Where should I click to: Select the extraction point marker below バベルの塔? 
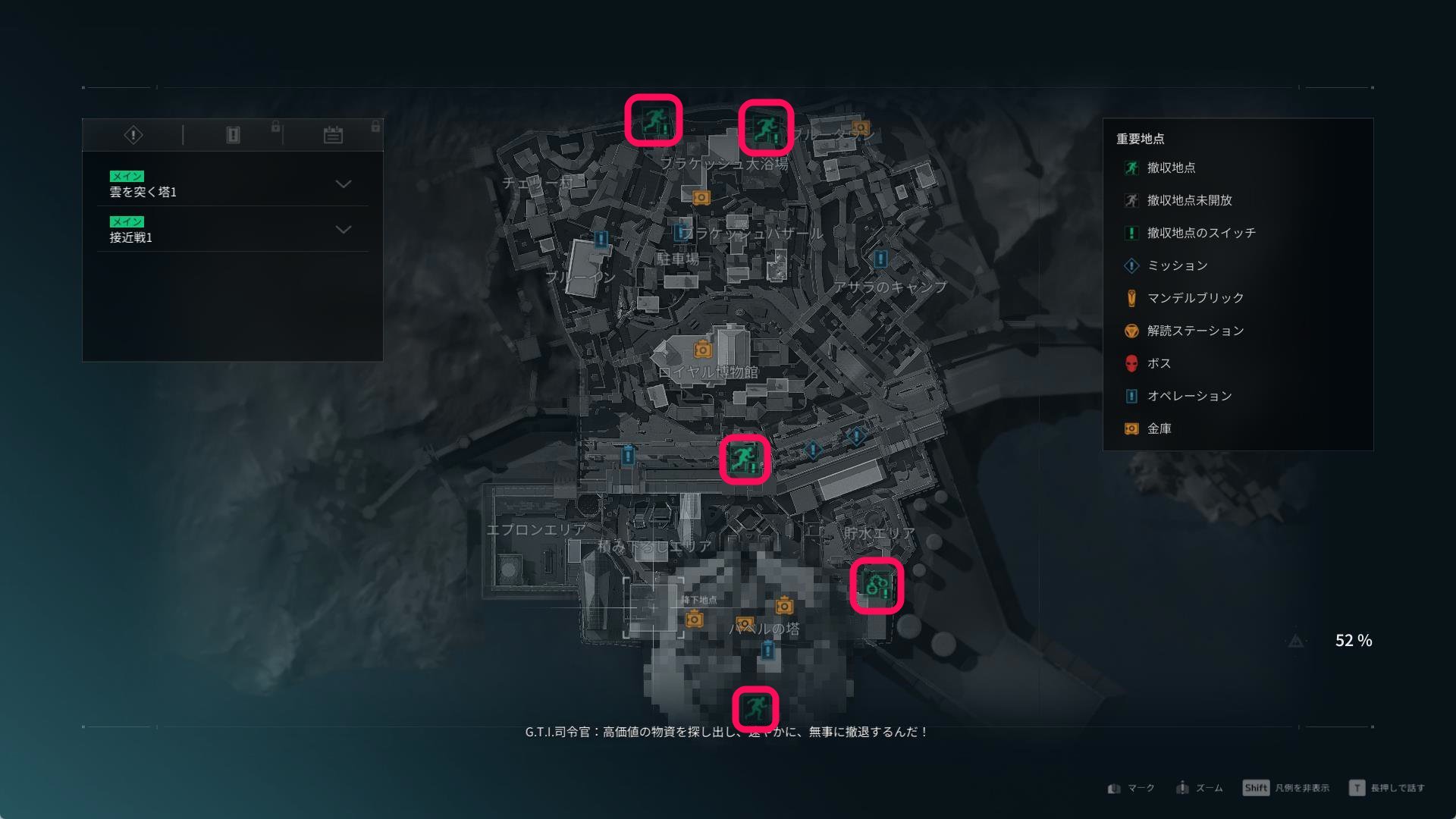click(x=754, y=708)
